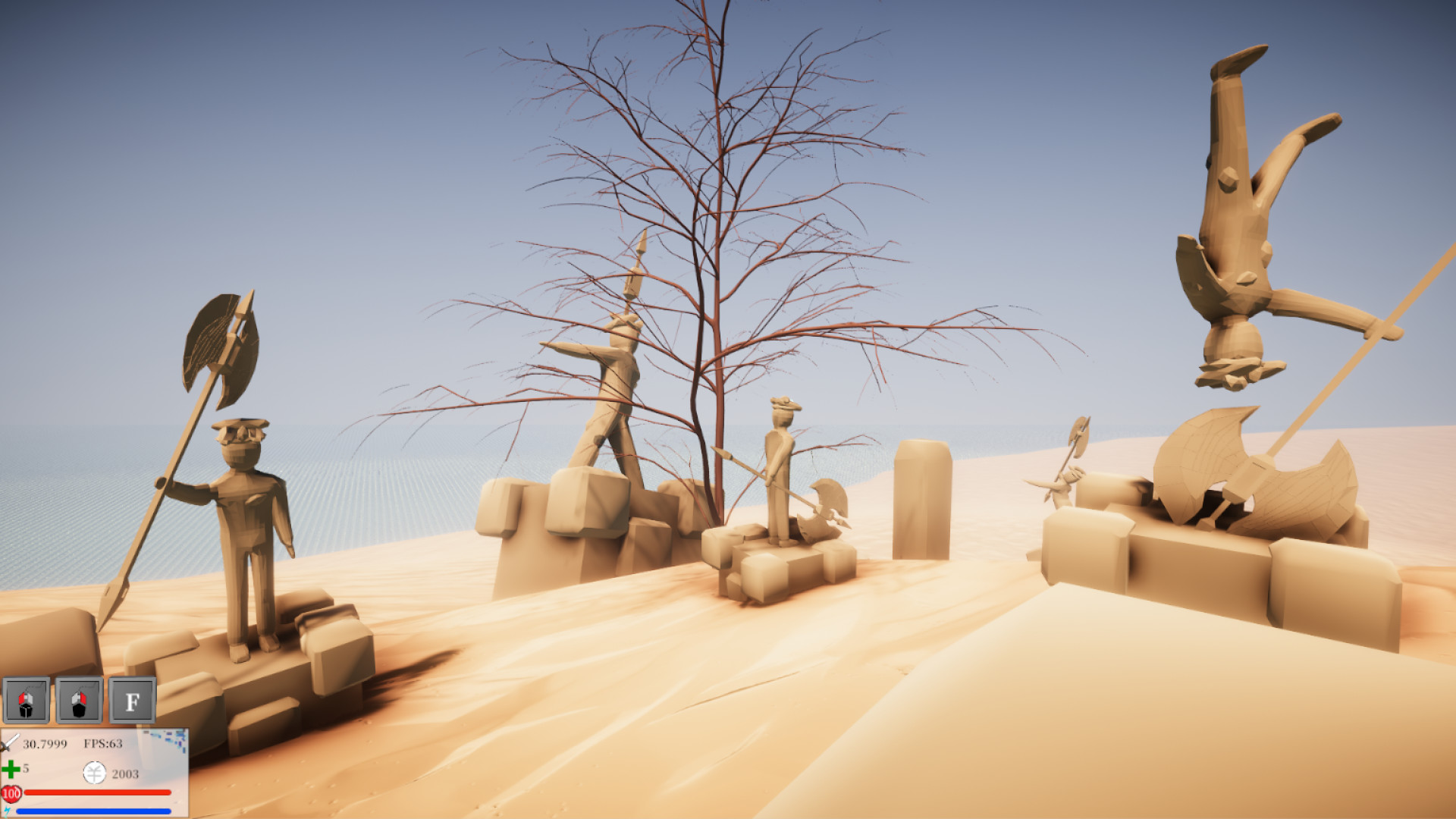1456x819 pixels.
Task: Click the 30.7999 attack value
Action: click(44, 744)
